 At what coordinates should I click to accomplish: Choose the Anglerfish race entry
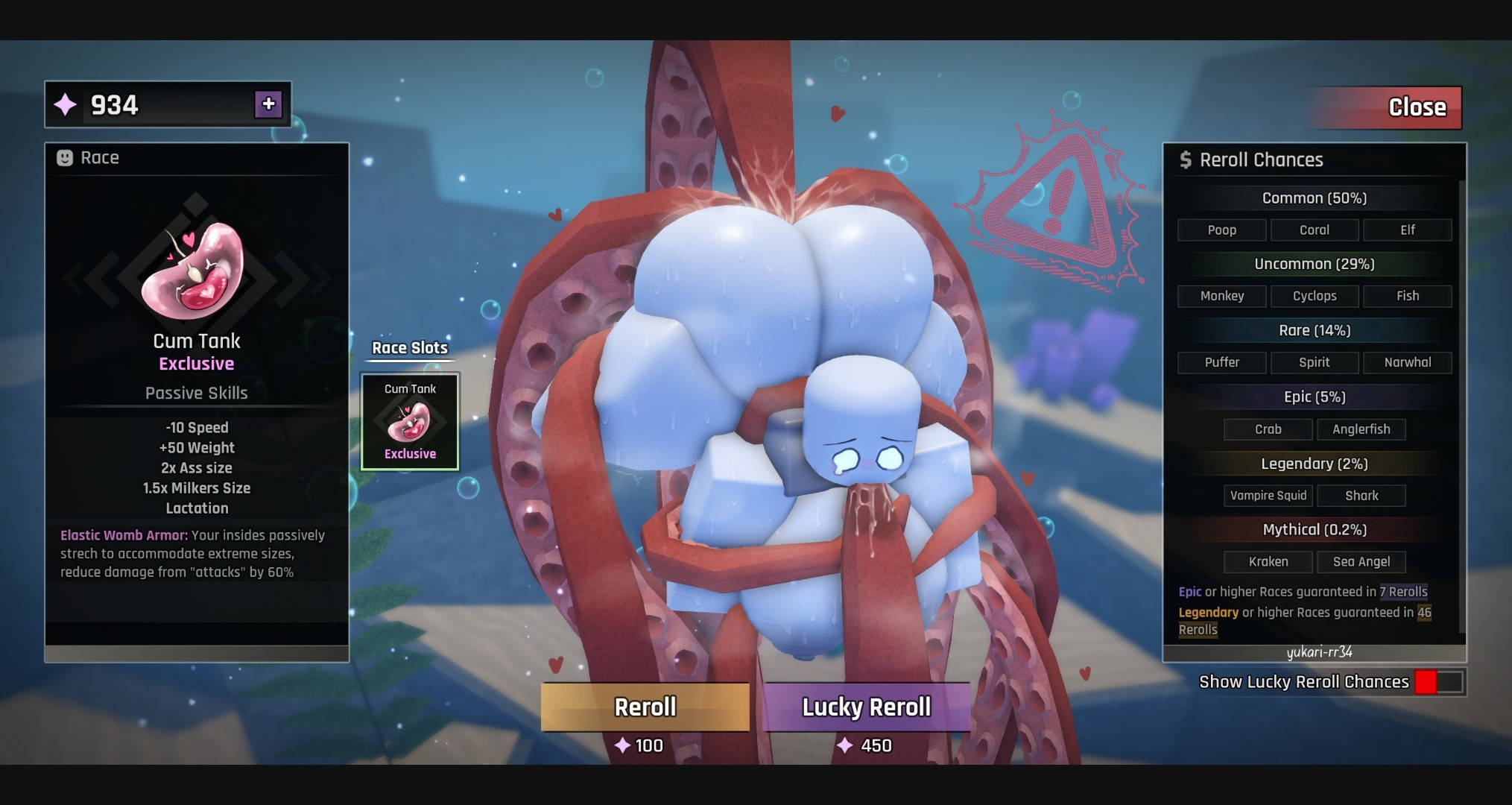1361,429
